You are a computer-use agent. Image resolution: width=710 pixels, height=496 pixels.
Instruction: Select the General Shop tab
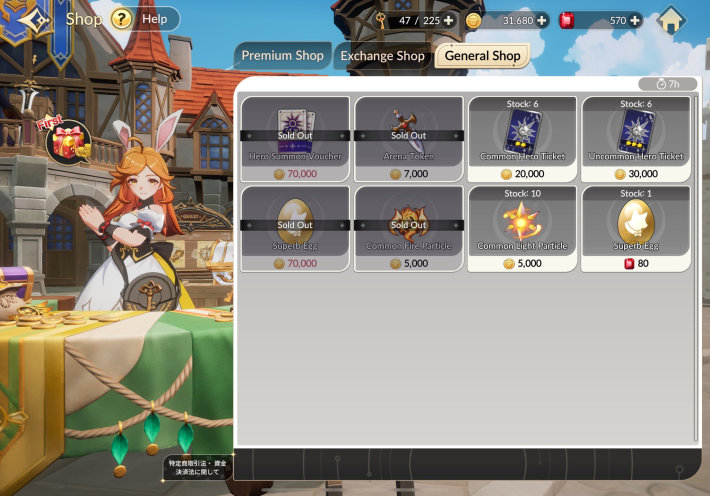[482, 56]
